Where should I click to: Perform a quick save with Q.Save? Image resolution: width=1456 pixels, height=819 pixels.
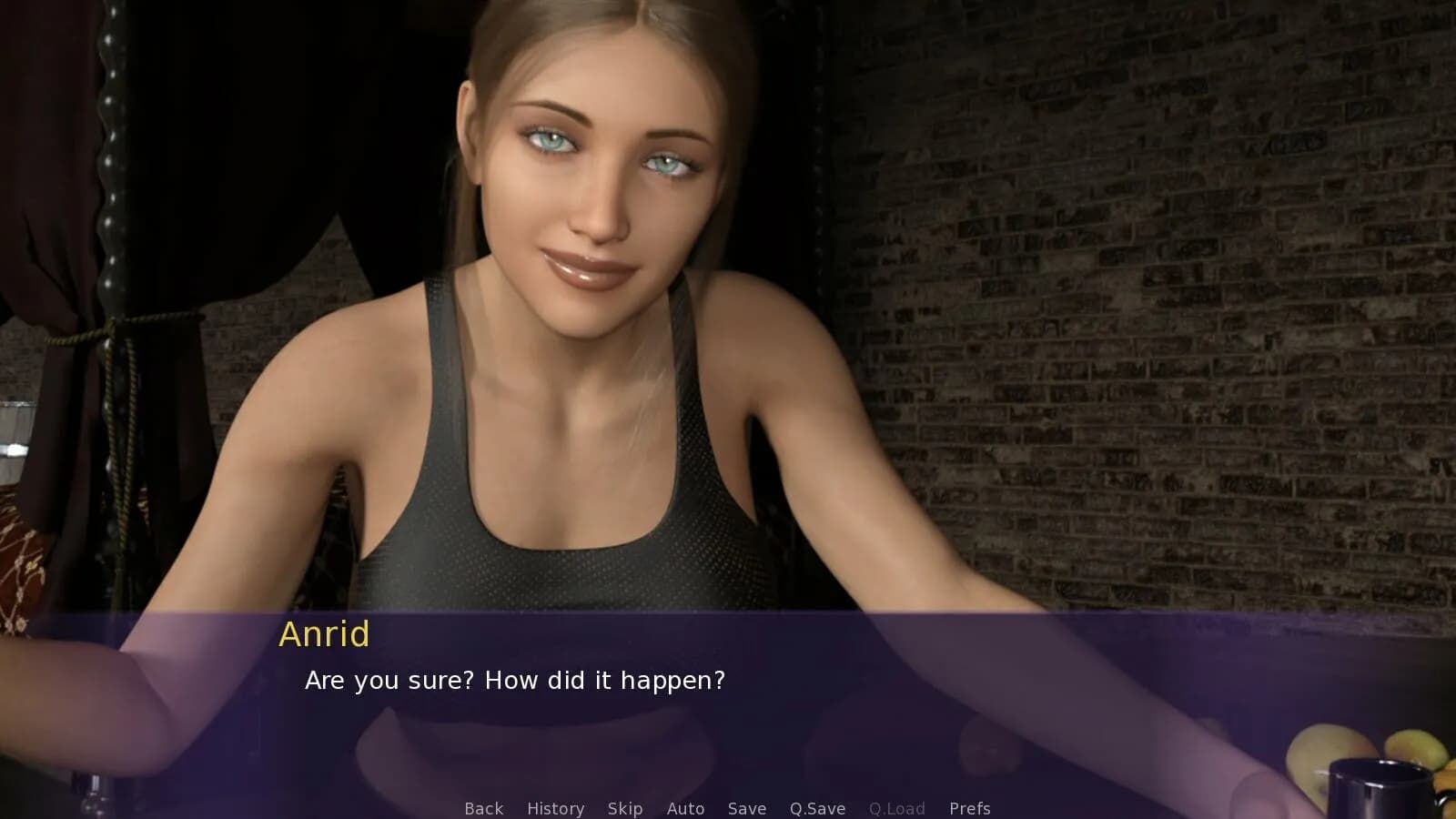pos(815,808)
